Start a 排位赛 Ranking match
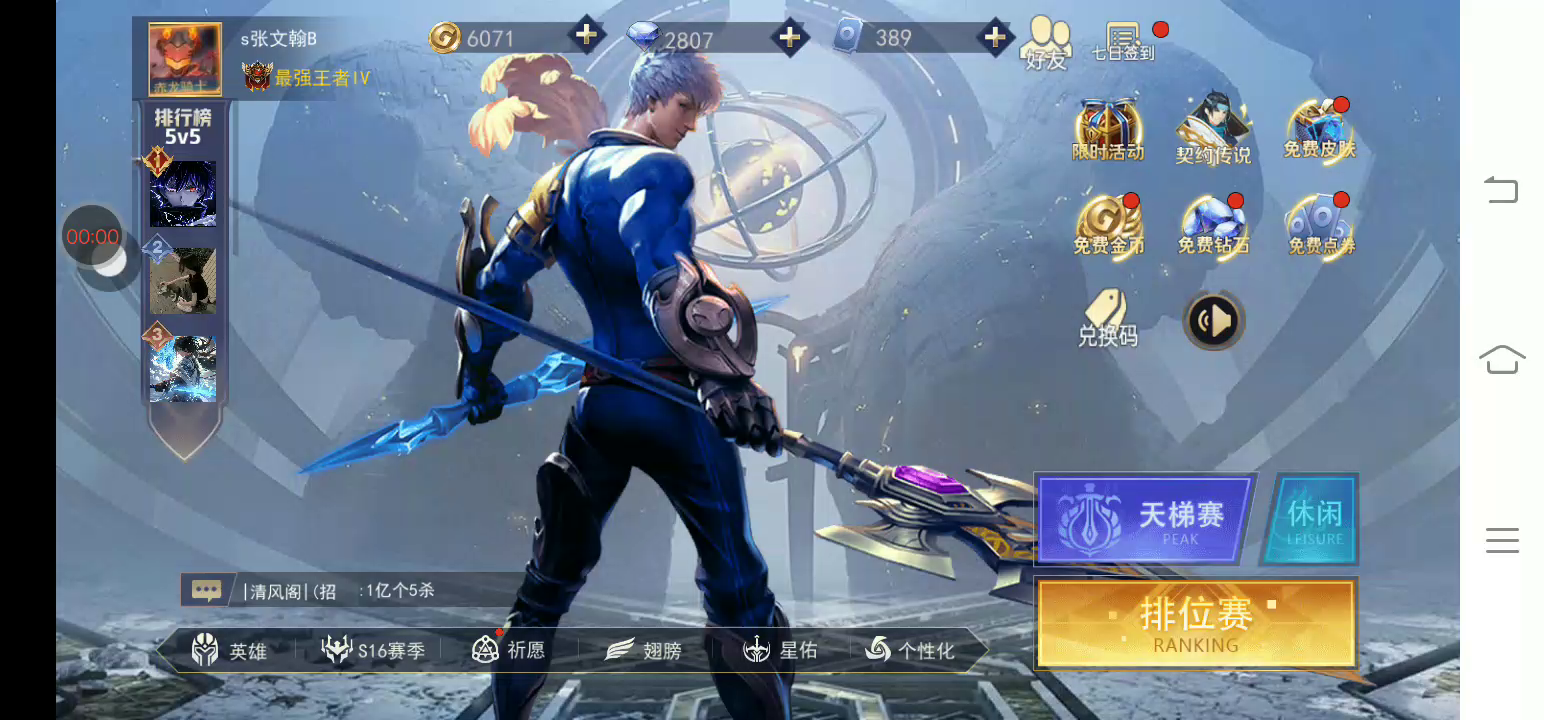Screen dimensions: 1544x720 click(1196, 622)
